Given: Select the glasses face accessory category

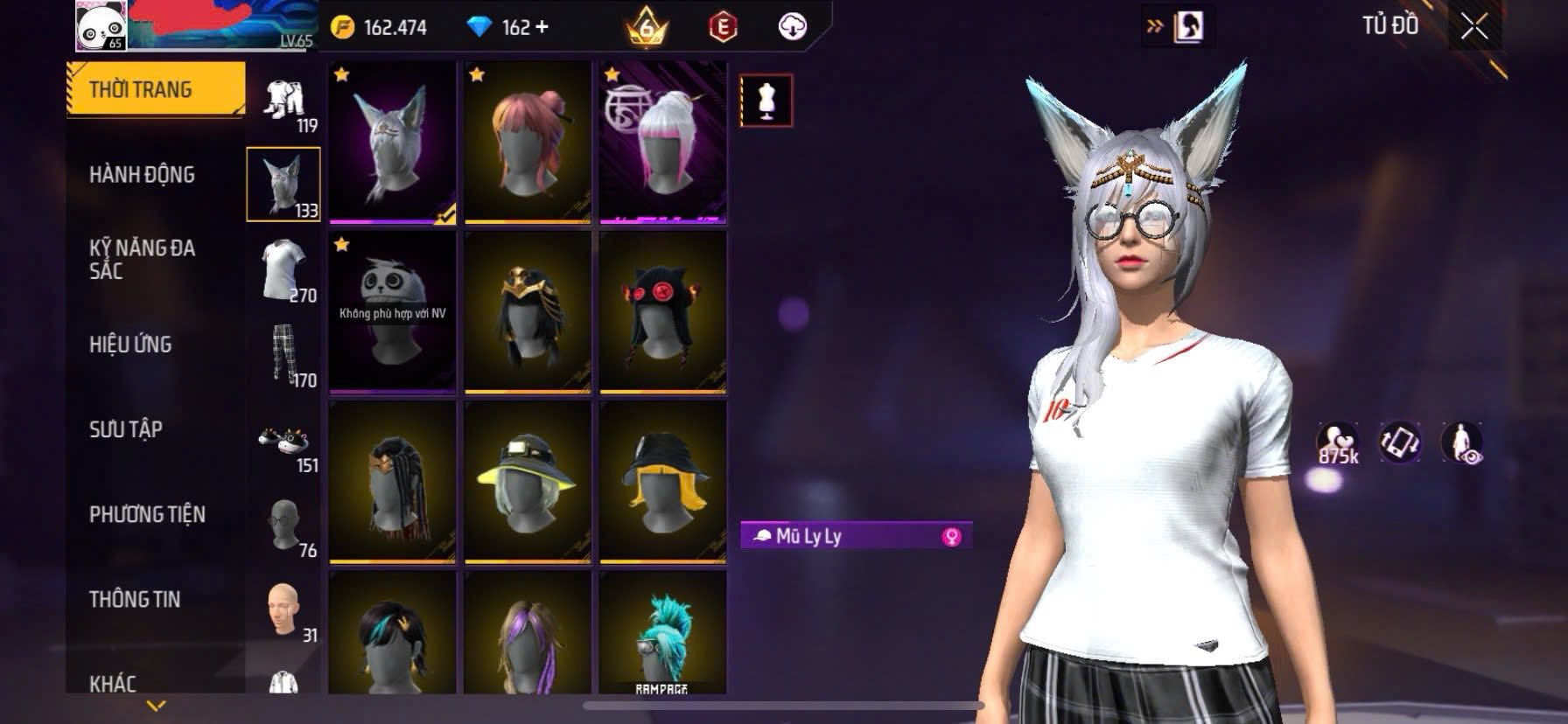Looking at the screenshot, I should 284,525.
